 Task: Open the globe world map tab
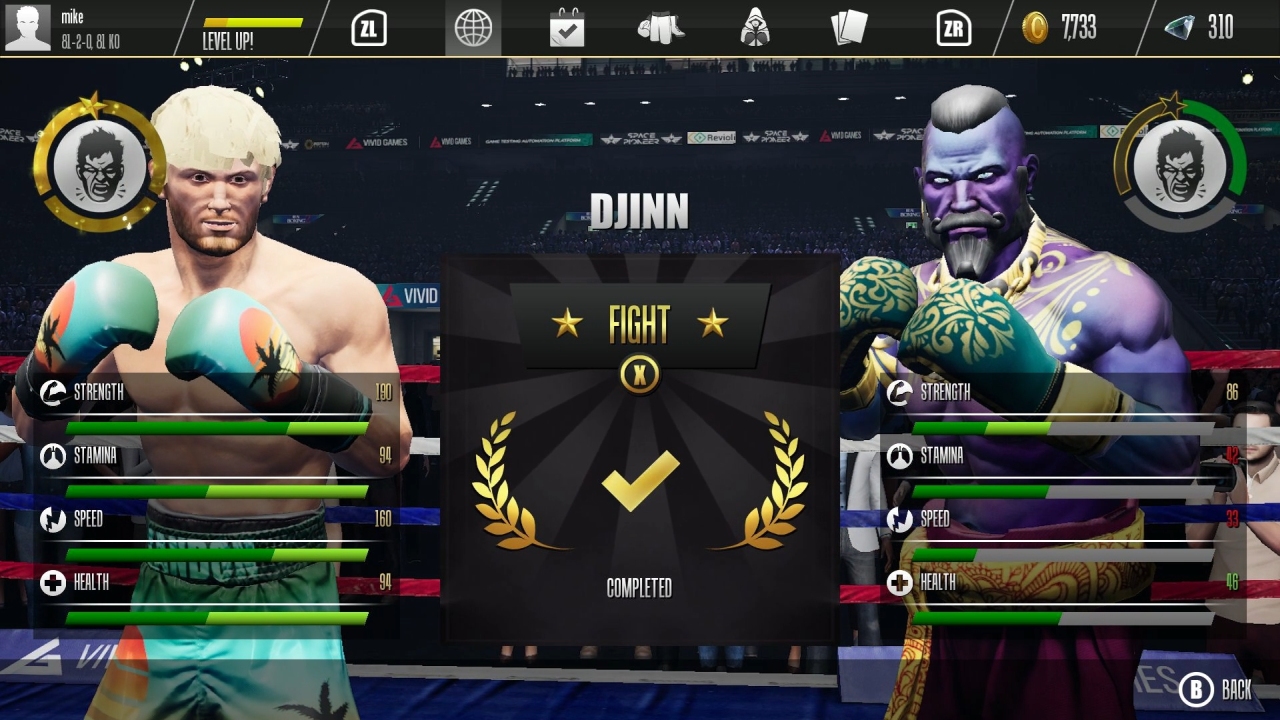coord(471,28)
